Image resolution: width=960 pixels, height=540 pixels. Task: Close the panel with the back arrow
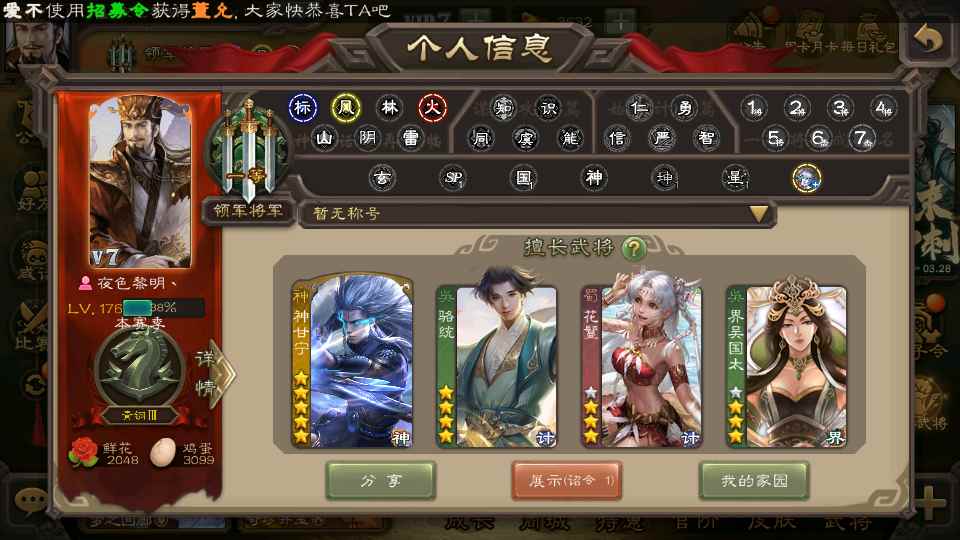click(927, 41)
